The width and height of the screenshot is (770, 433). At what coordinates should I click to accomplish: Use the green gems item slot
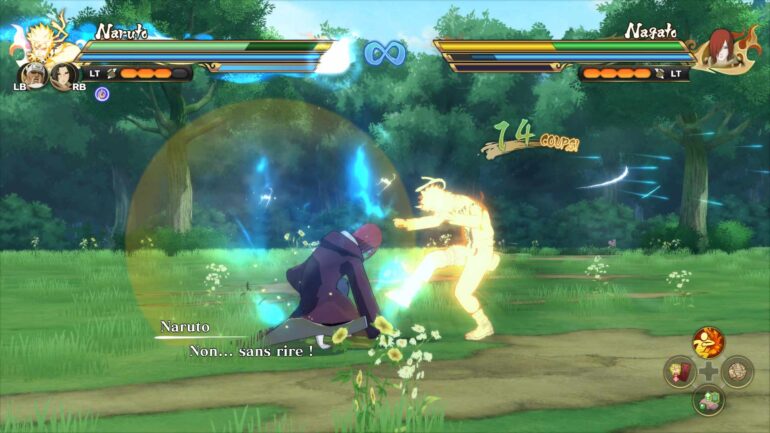pos(708,400)
